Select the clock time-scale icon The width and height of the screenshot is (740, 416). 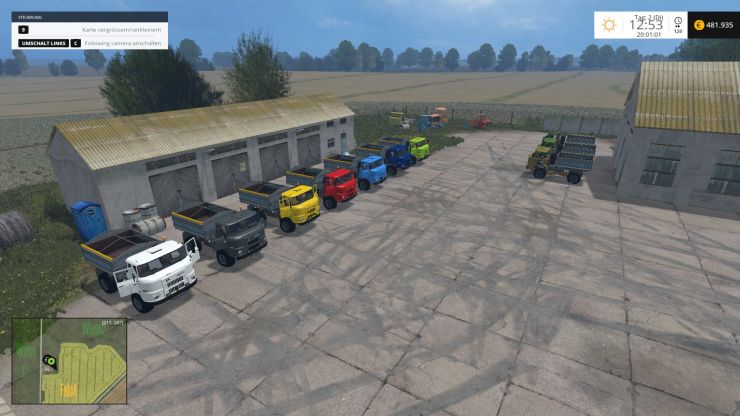pyautogui.click(x=678, y=22)
